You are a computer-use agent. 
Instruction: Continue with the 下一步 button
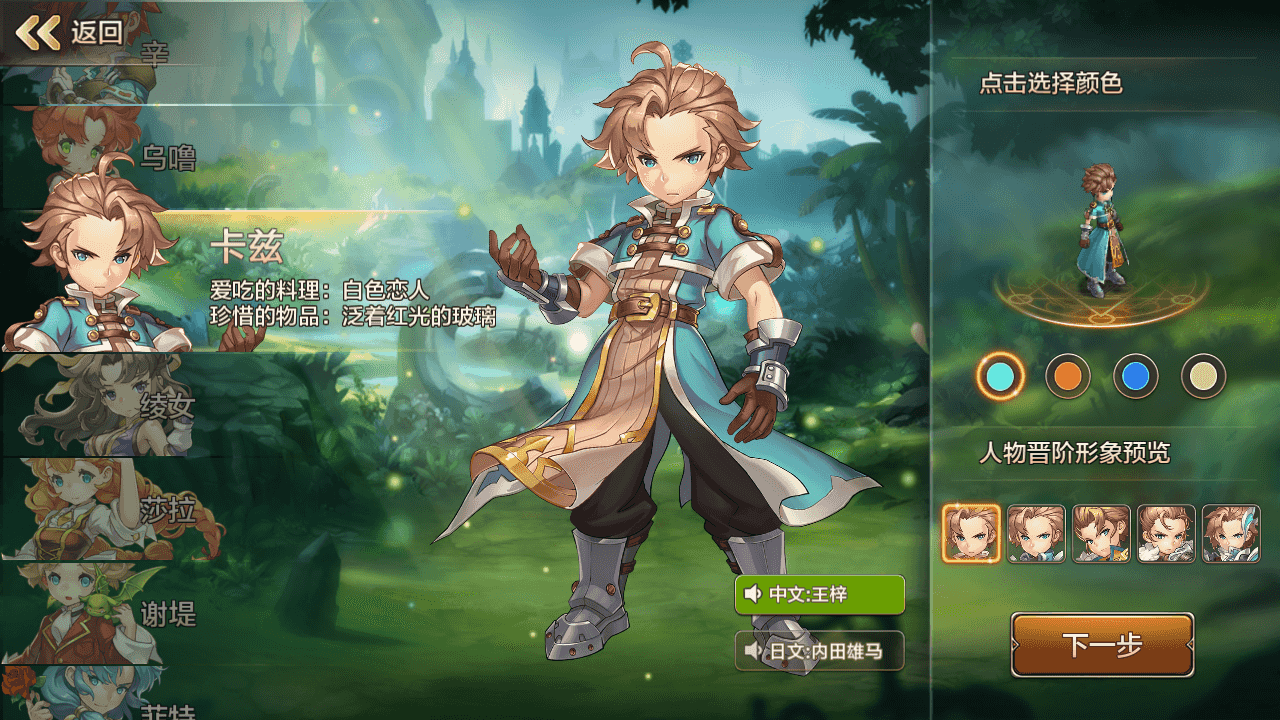click(x=1102, y=645)
